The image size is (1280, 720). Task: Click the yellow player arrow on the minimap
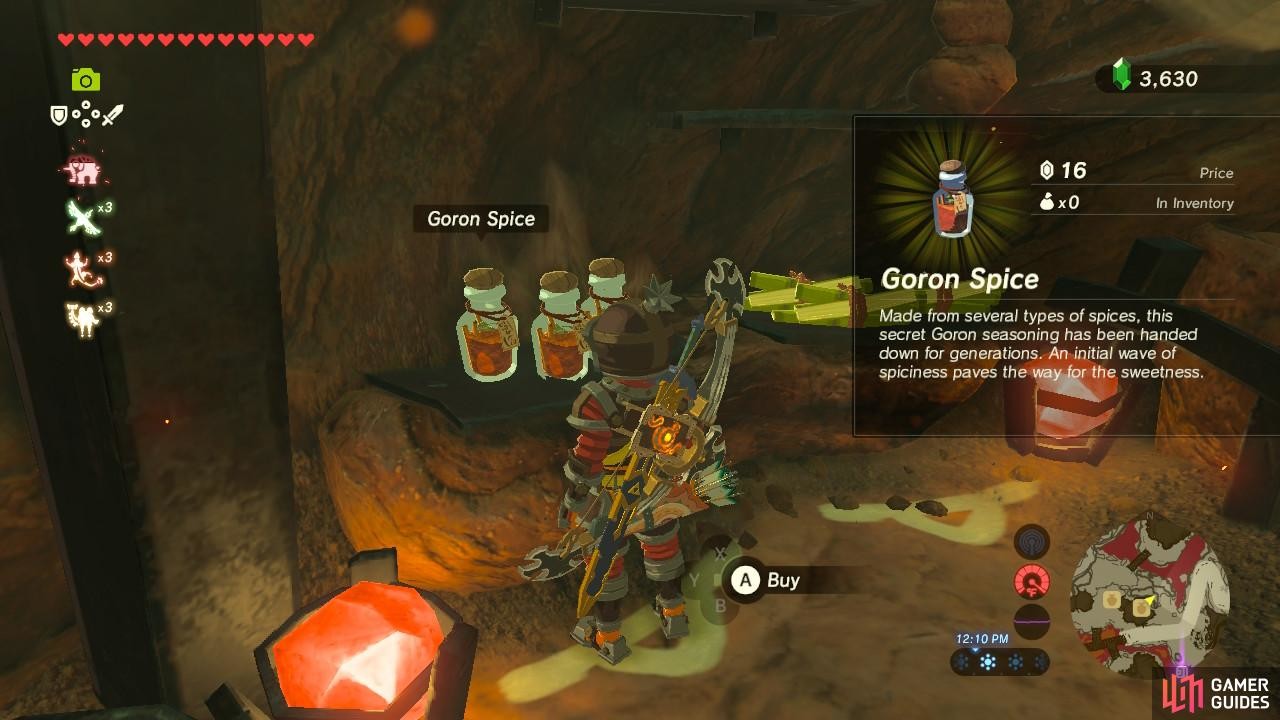point(1150,598)
